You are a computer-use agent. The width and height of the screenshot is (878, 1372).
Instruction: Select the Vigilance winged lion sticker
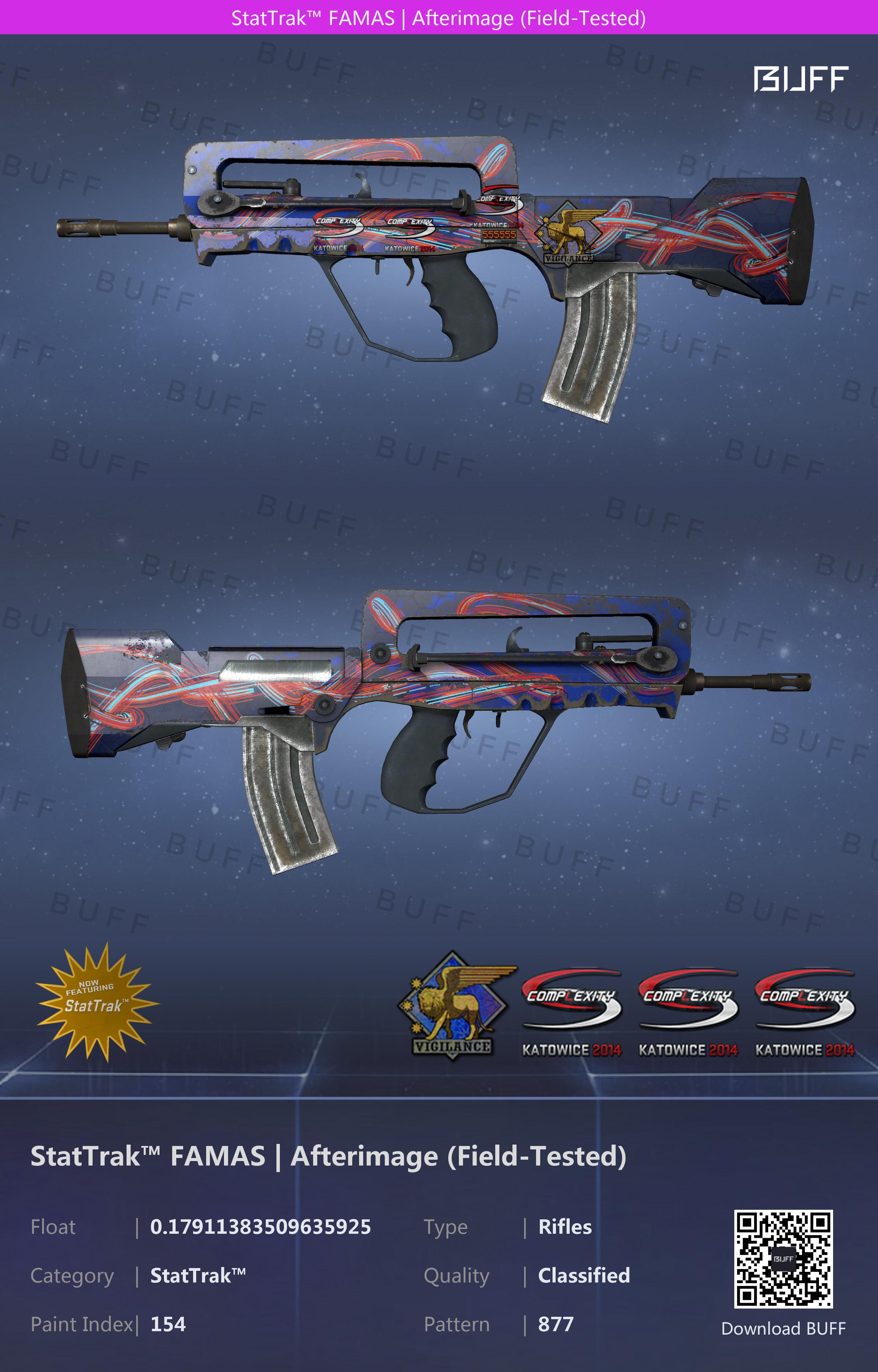coord(455,1005)
